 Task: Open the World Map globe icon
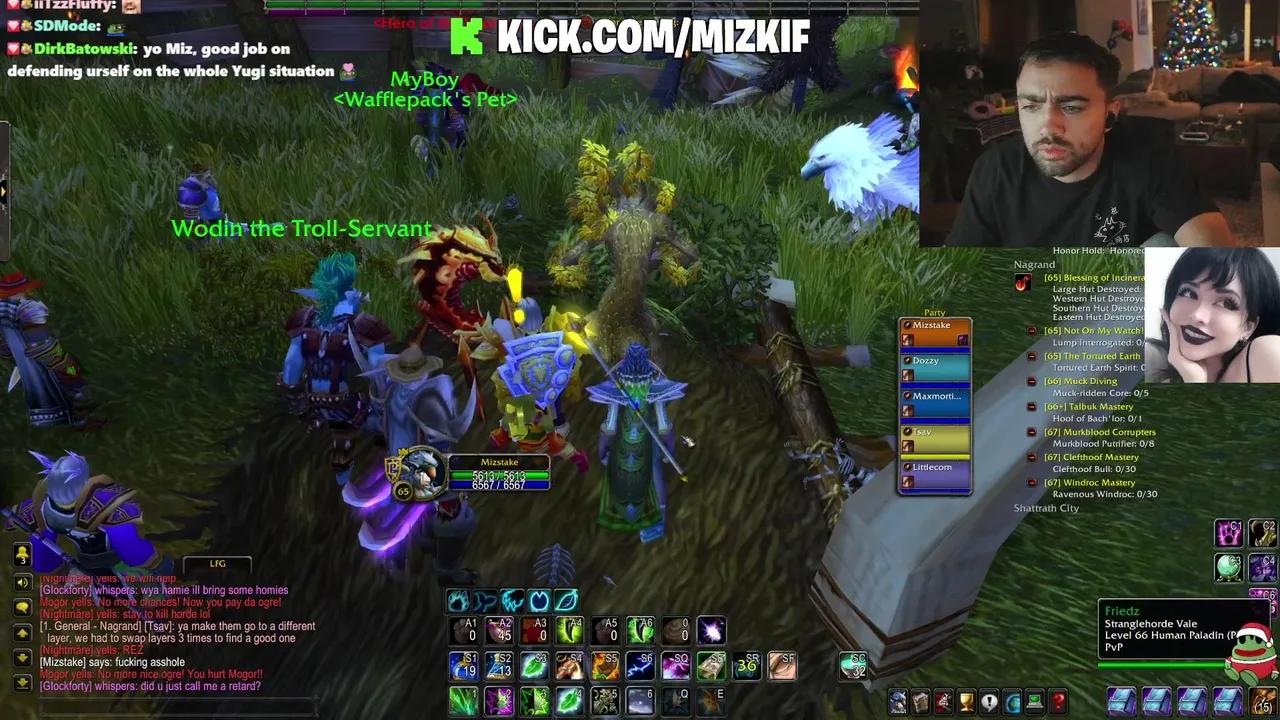(1010, 700)
